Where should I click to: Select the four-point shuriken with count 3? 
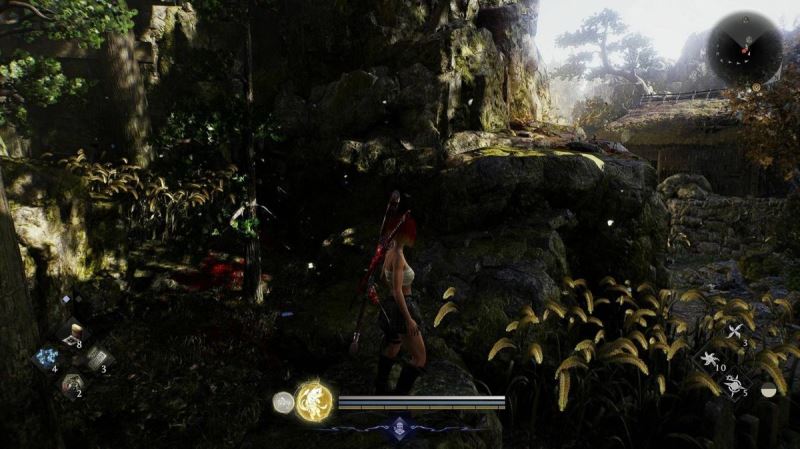coord(735,332)
